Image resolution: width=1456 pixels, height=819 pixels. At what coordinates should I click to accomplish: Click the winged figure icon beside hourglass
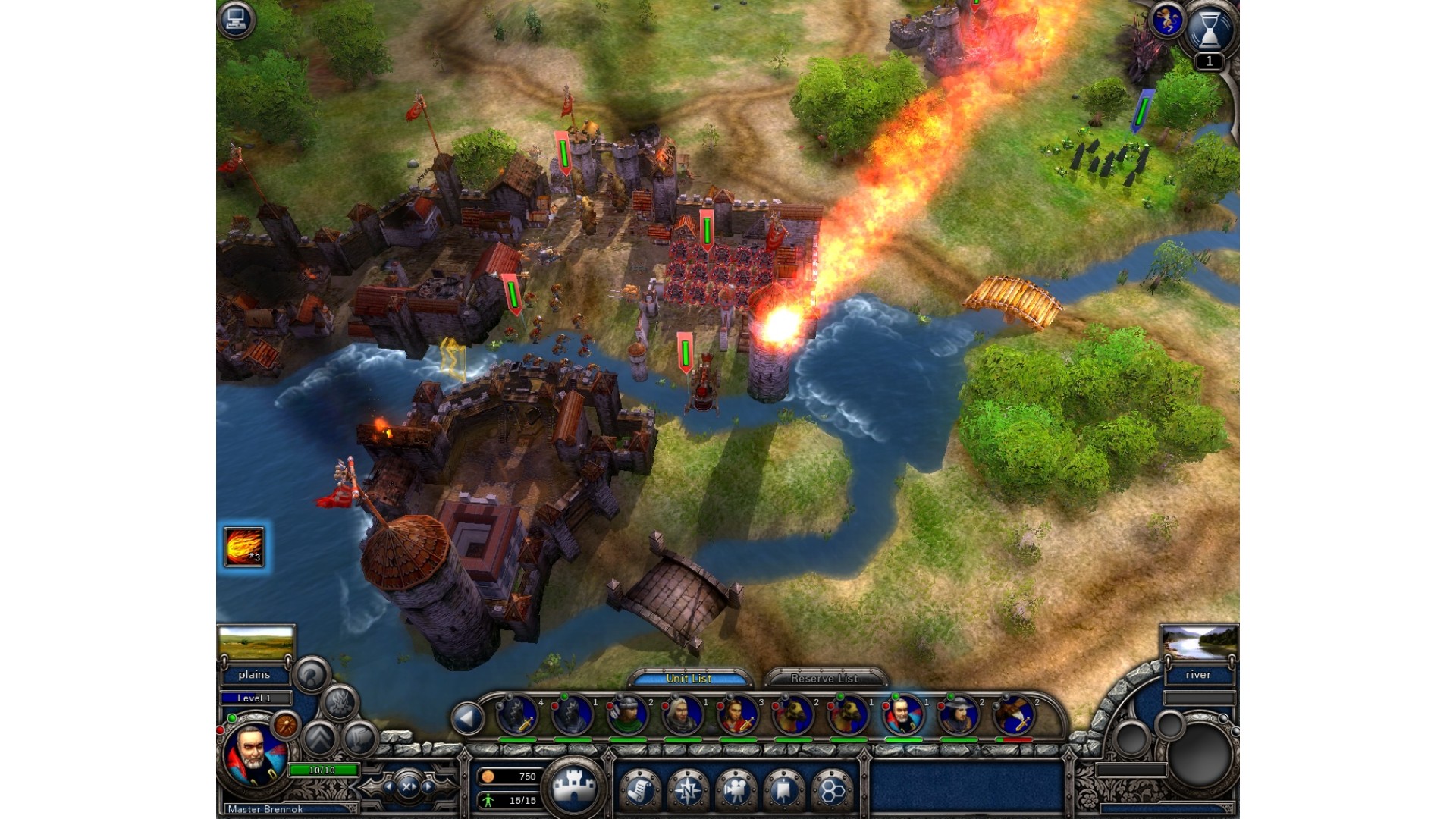(1166, 20)
